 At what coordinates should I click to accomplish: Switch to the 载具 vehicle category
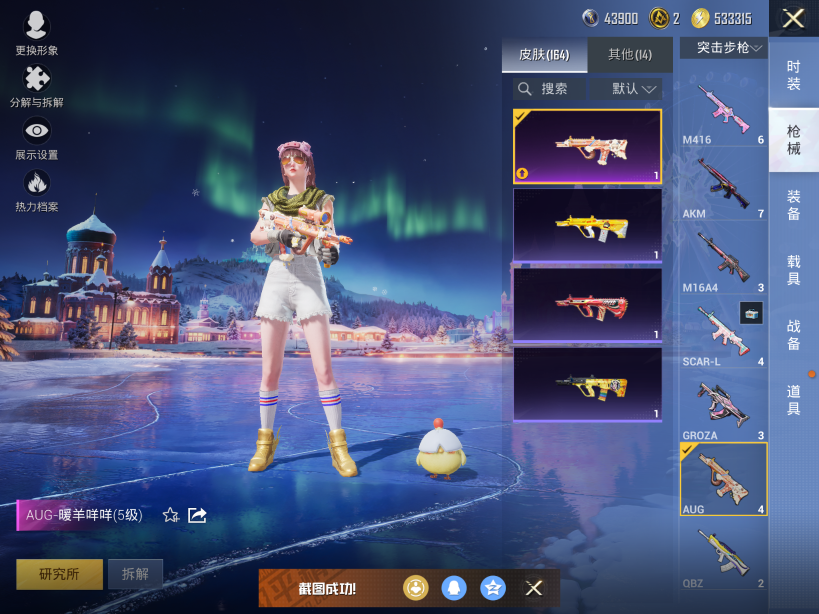point(793,270)
